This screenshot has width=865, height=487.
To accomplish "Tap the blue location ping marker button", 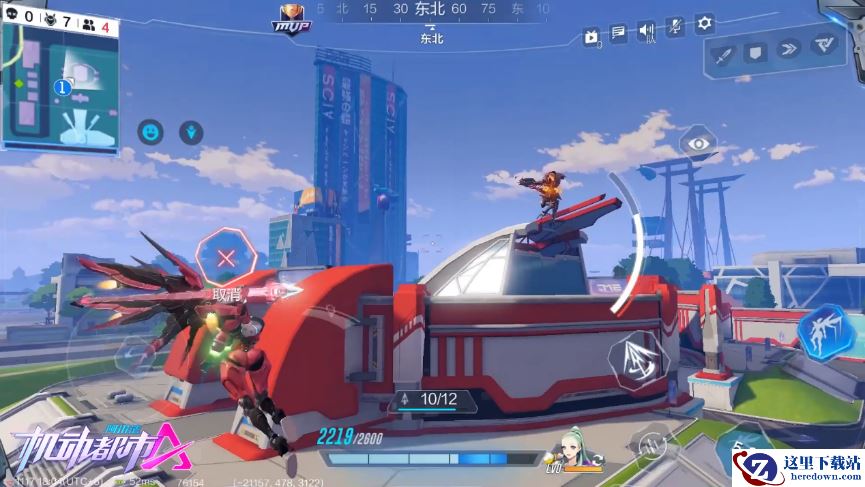I will point(192,131).
